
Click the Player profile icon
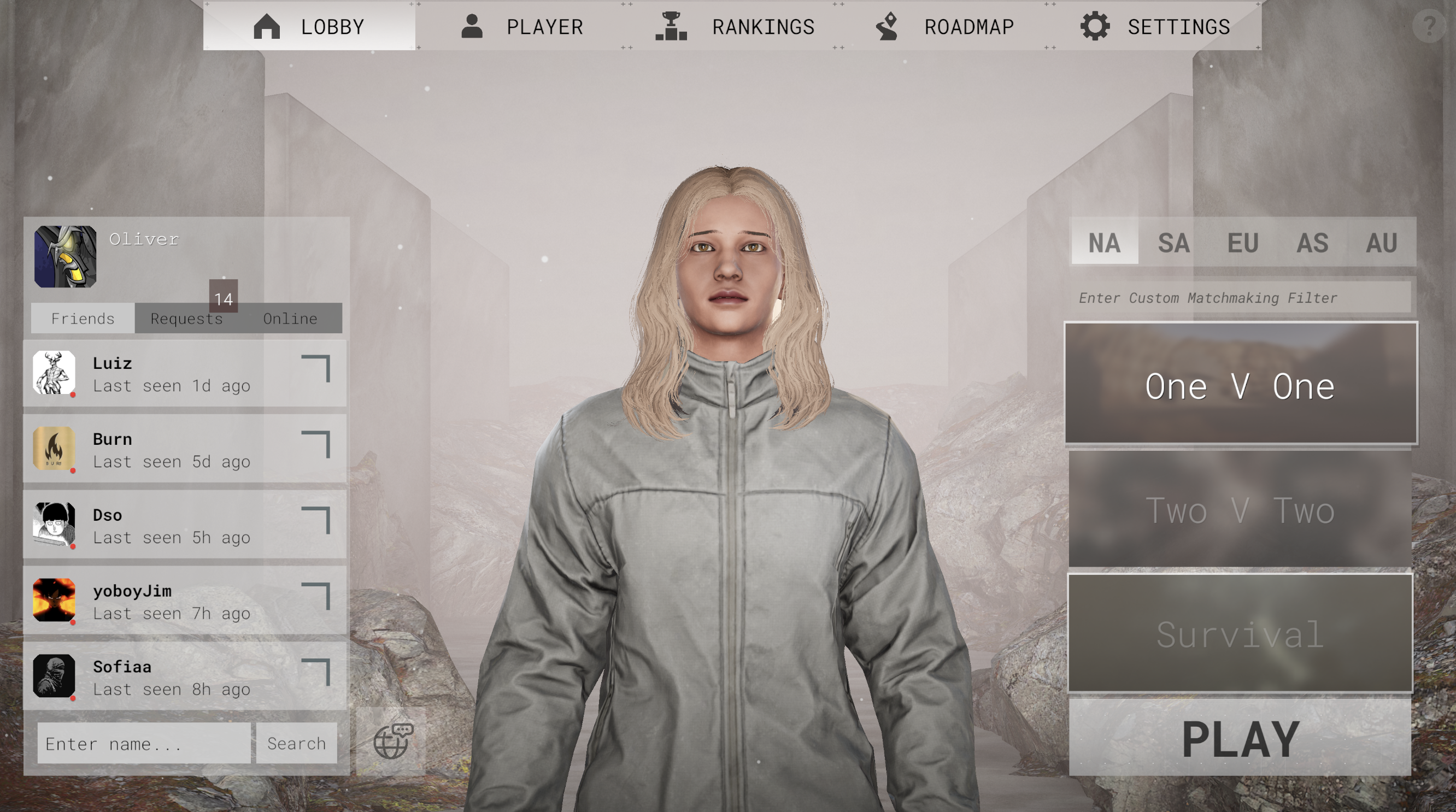coord(473,25)
